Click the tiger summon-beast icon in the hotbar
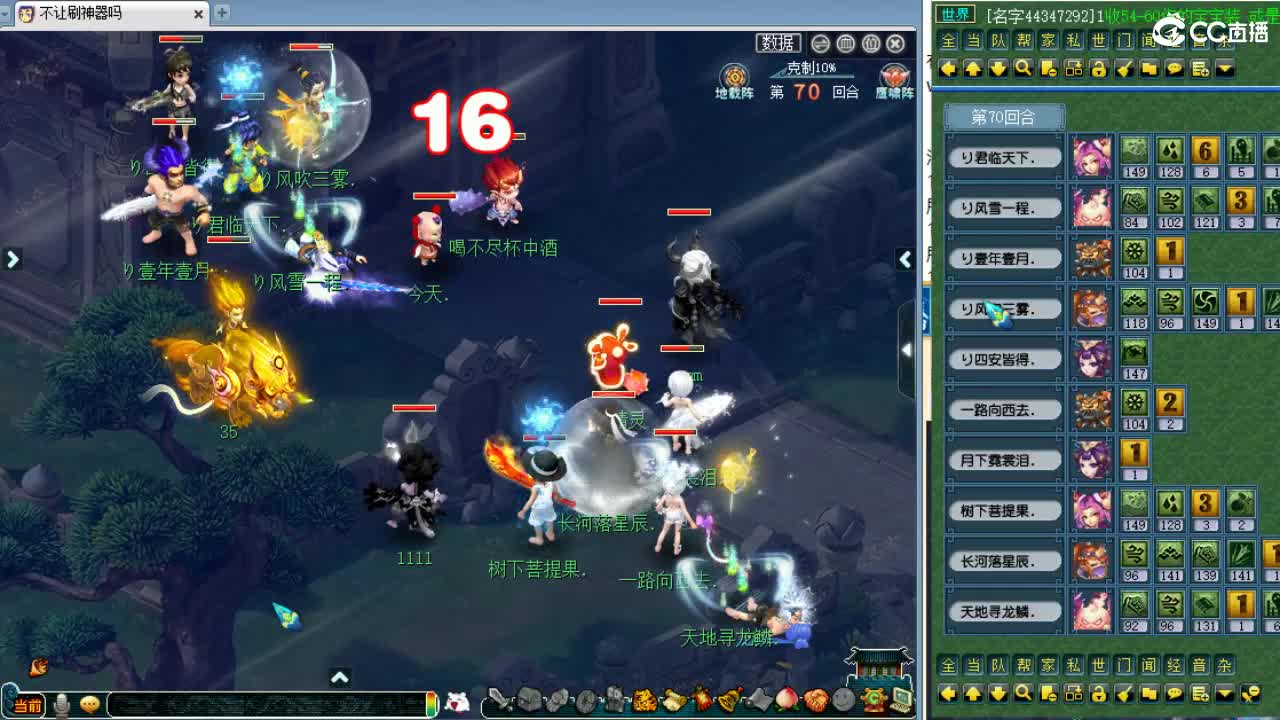Image resolution: width=1280 pixels, height=720 pixels. tap(646, 700)
